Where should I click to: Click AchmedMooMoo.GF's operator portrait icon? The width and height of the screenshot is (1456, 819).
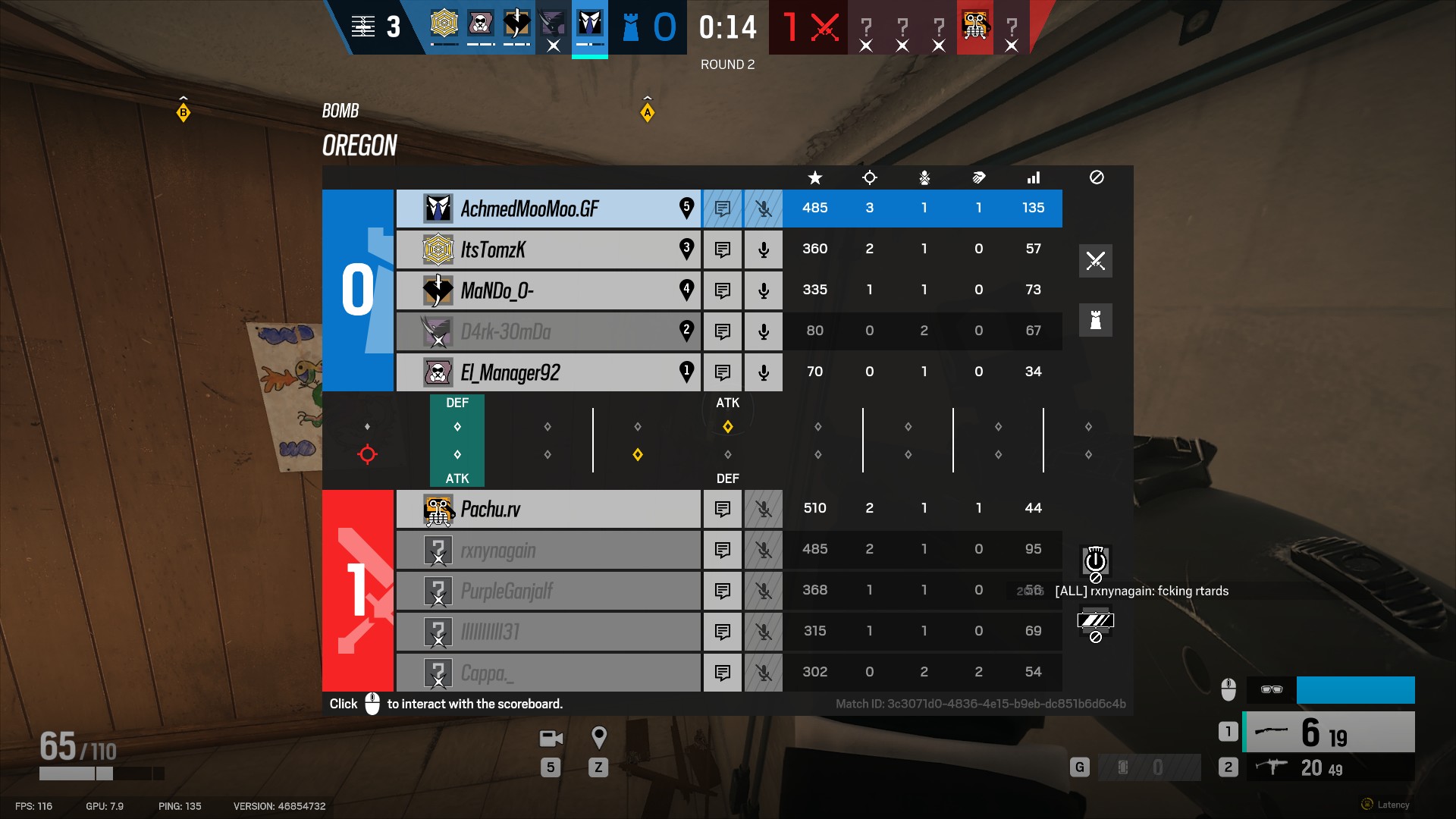[x=438, y=208]
